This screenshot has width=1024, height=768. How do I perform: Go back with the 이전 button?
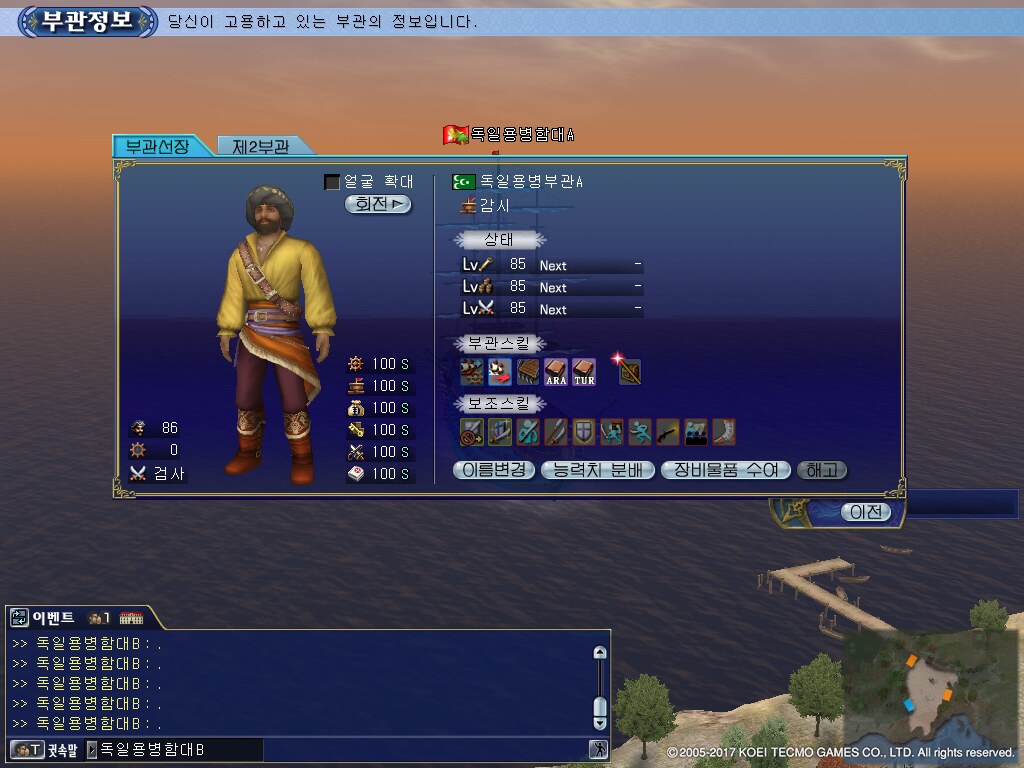865,512
